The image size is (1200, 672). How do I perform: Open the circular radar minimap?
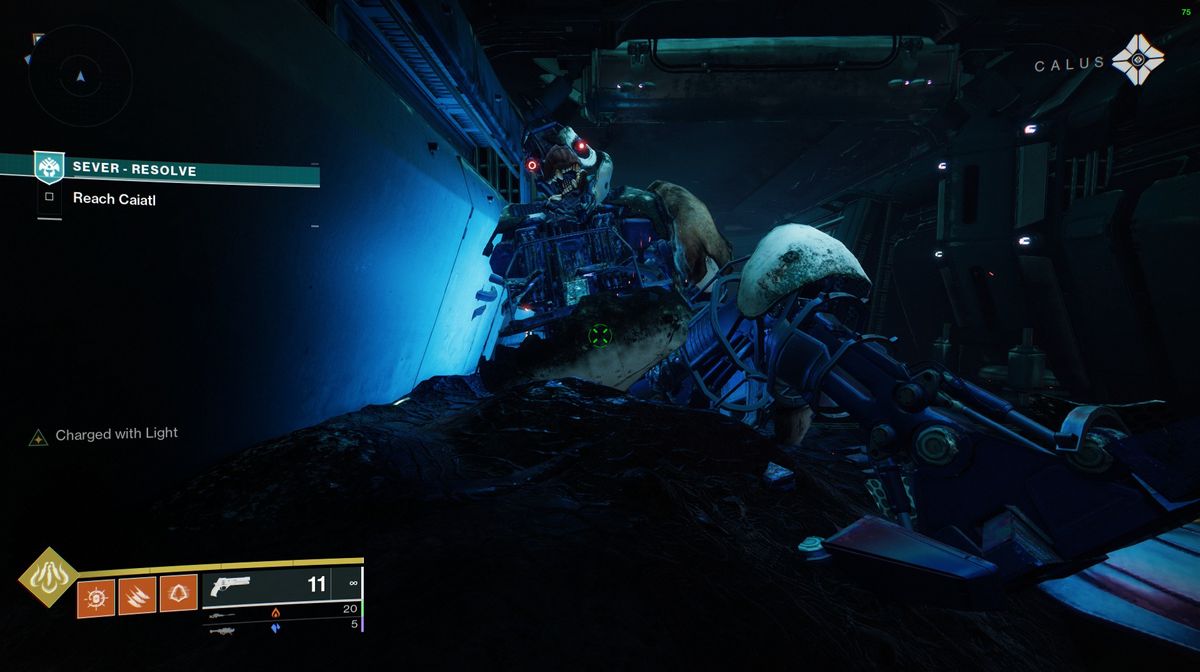pos(80,76)
